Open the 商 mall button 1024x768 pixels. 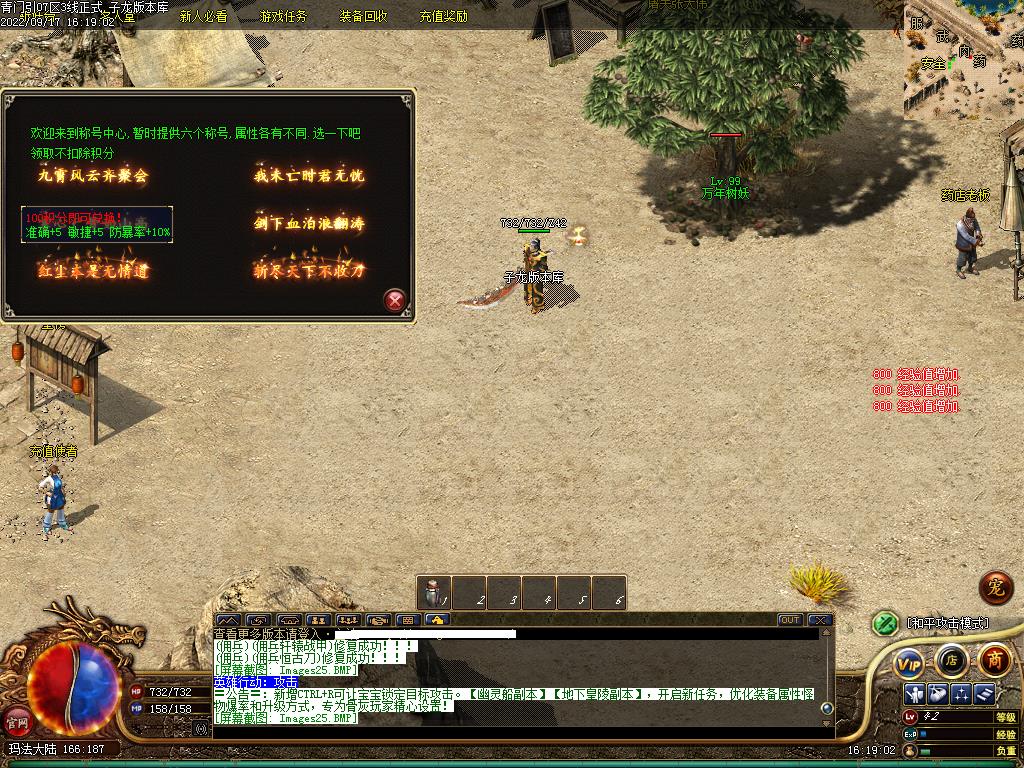[994, 659]
